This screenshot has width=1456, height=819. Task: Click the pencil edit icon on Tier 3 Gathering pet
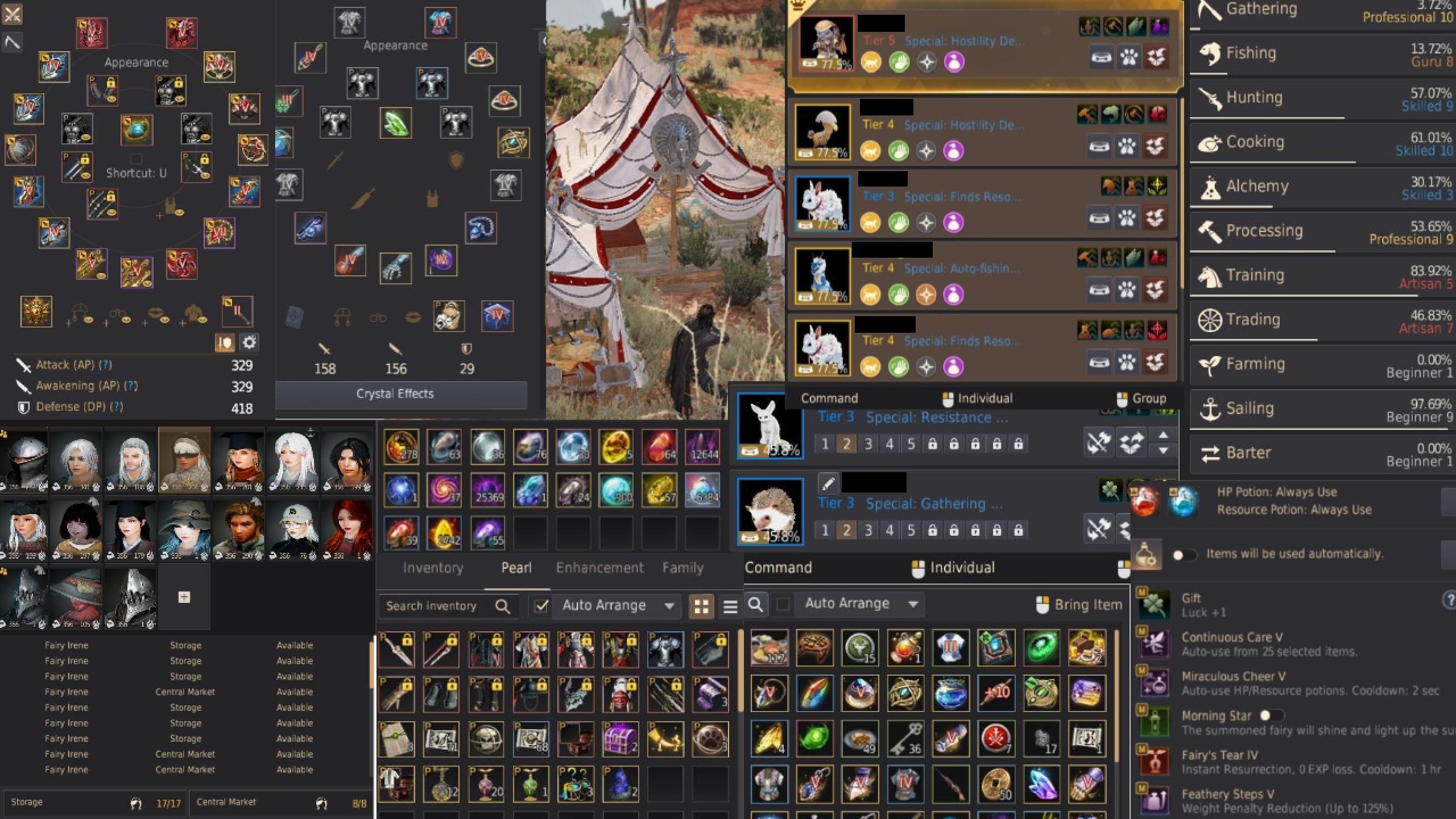829,483
